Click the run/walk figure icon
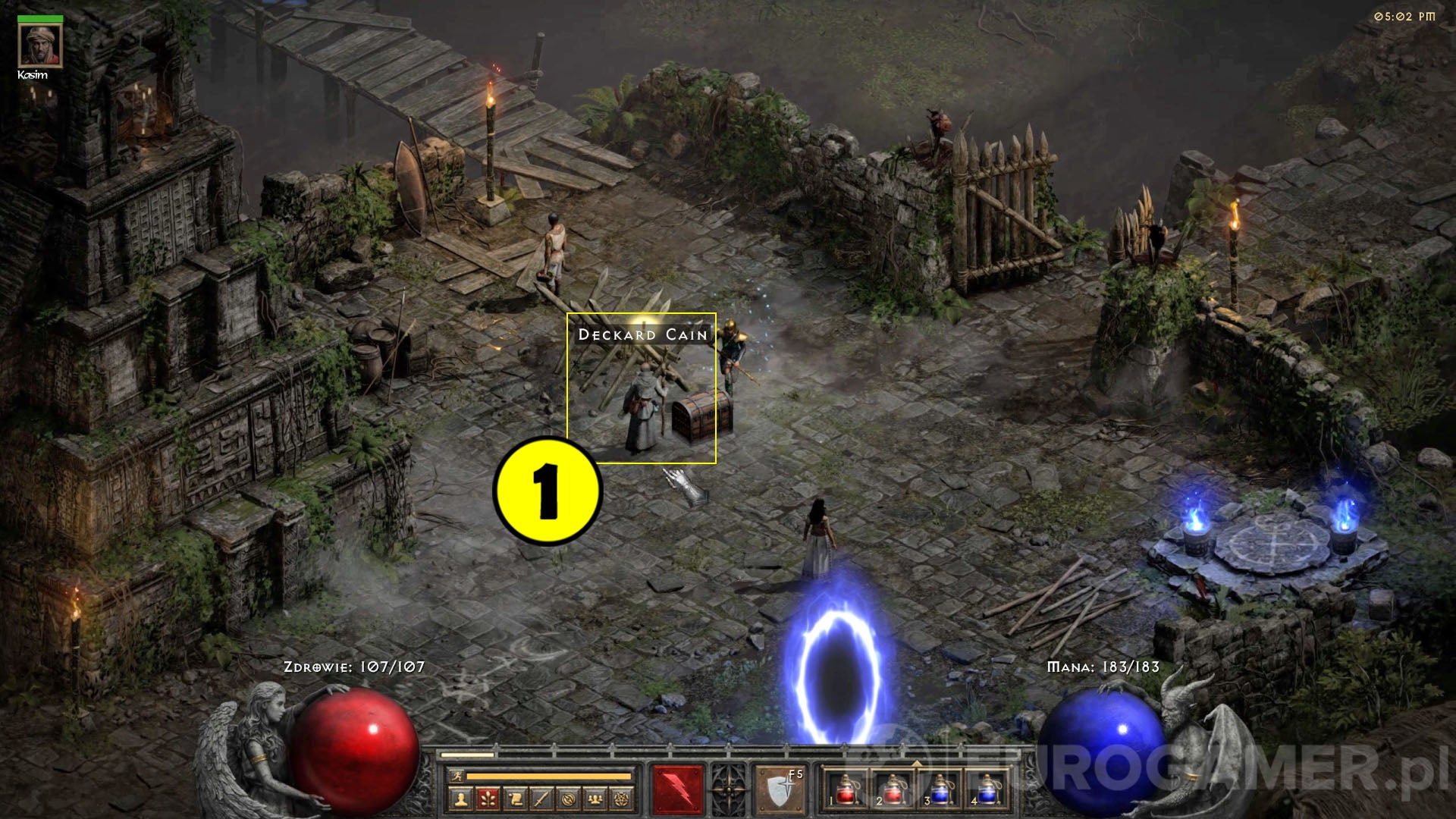 459,777
